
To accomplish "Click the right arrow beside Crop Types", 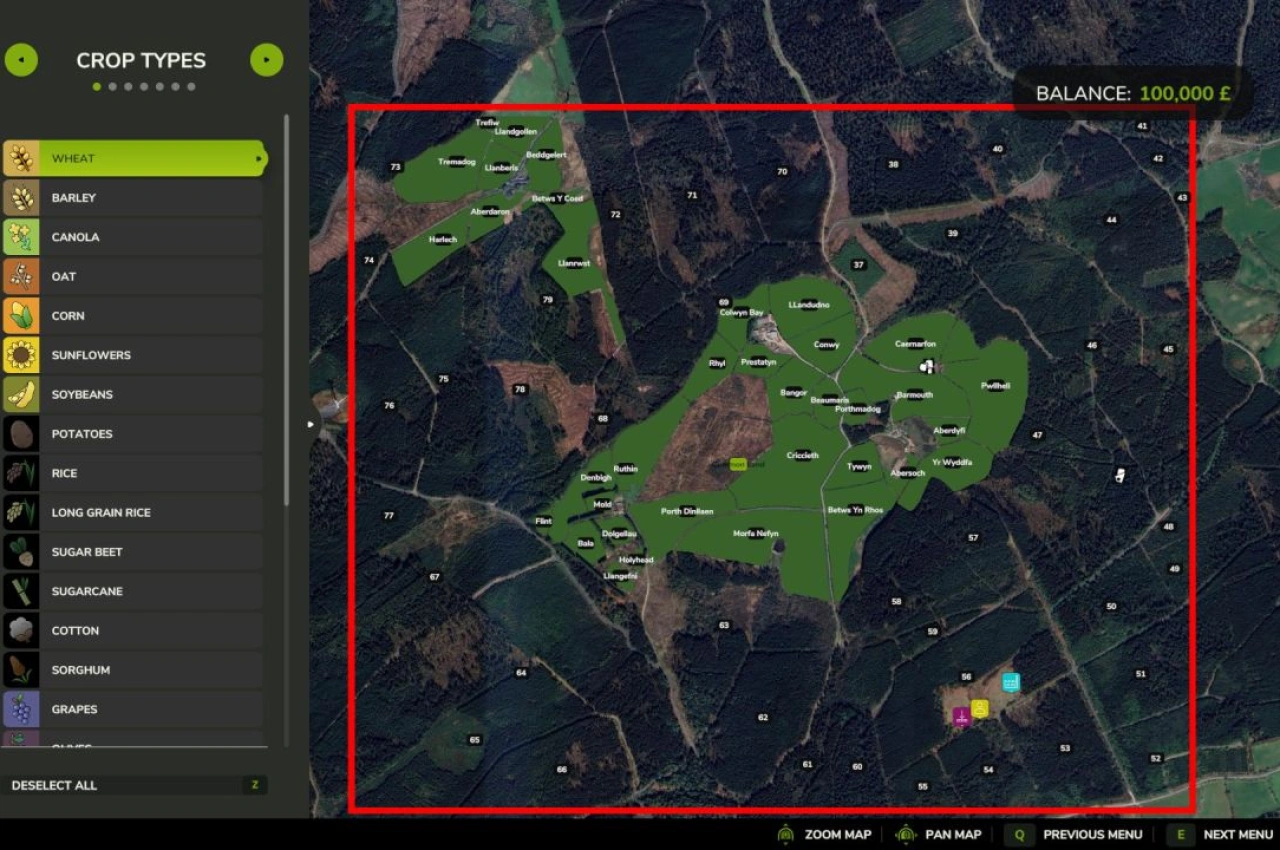I will [266, 60].
